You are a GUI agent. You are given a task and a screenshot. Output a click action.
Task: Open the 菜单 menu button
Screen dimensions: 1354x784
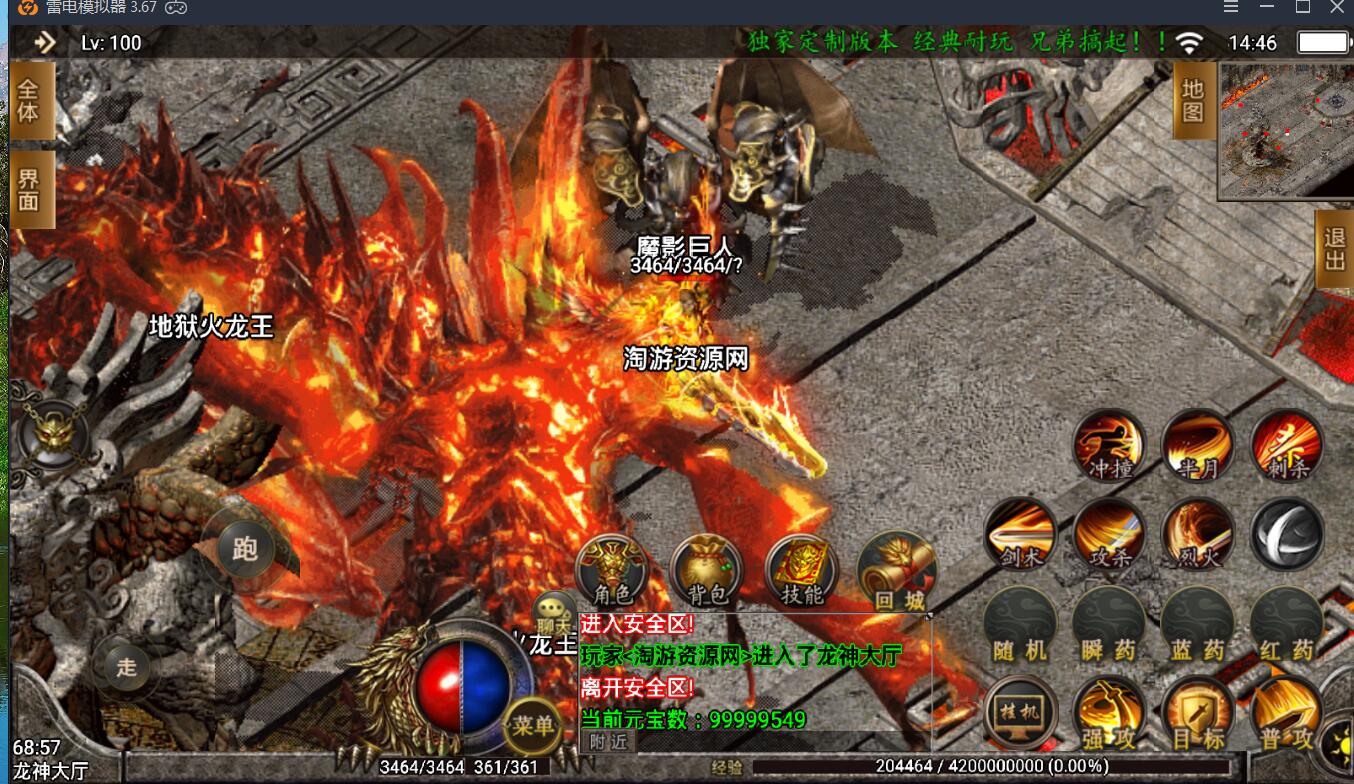click(x=532, y=725)
